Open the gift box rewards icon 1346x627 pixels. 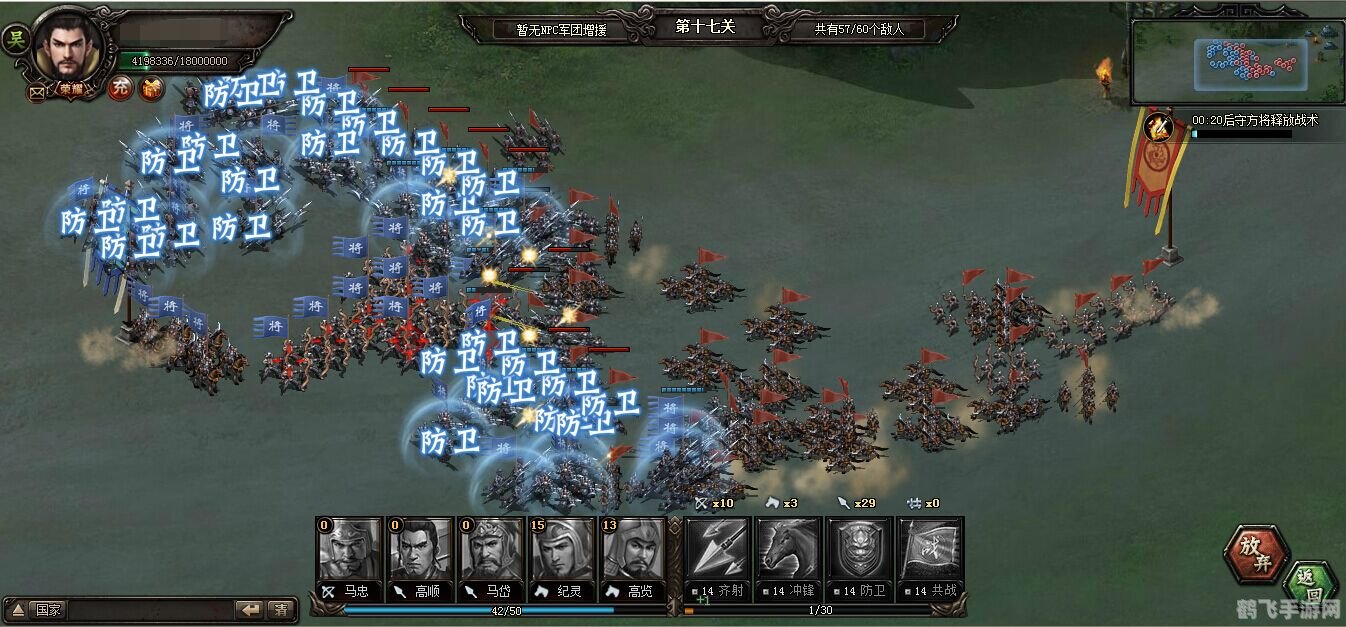tap(150, 88)
